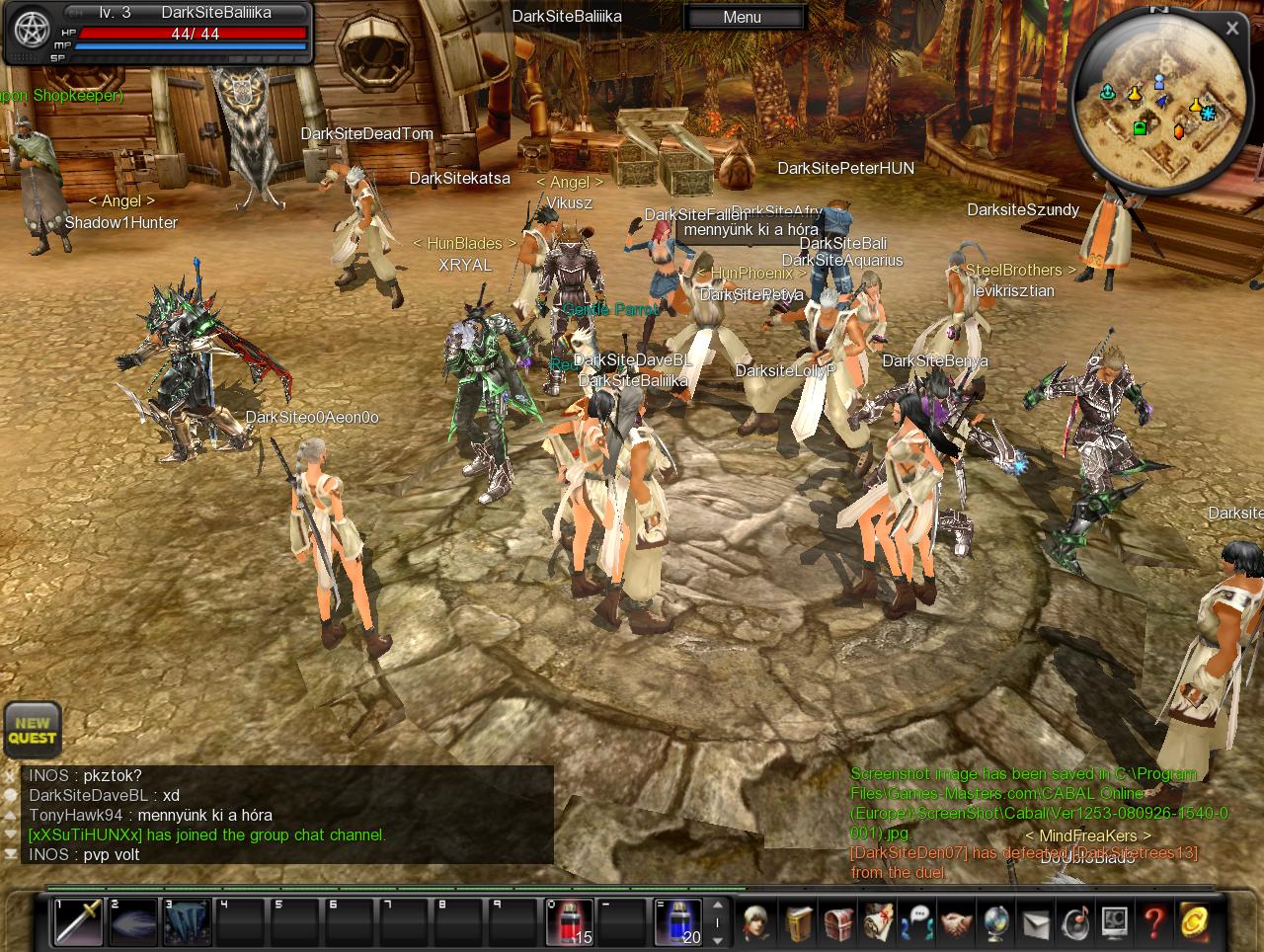Click the handshake icon
The height and width of the screenshot is (952, 1264).
click(956, 922)
